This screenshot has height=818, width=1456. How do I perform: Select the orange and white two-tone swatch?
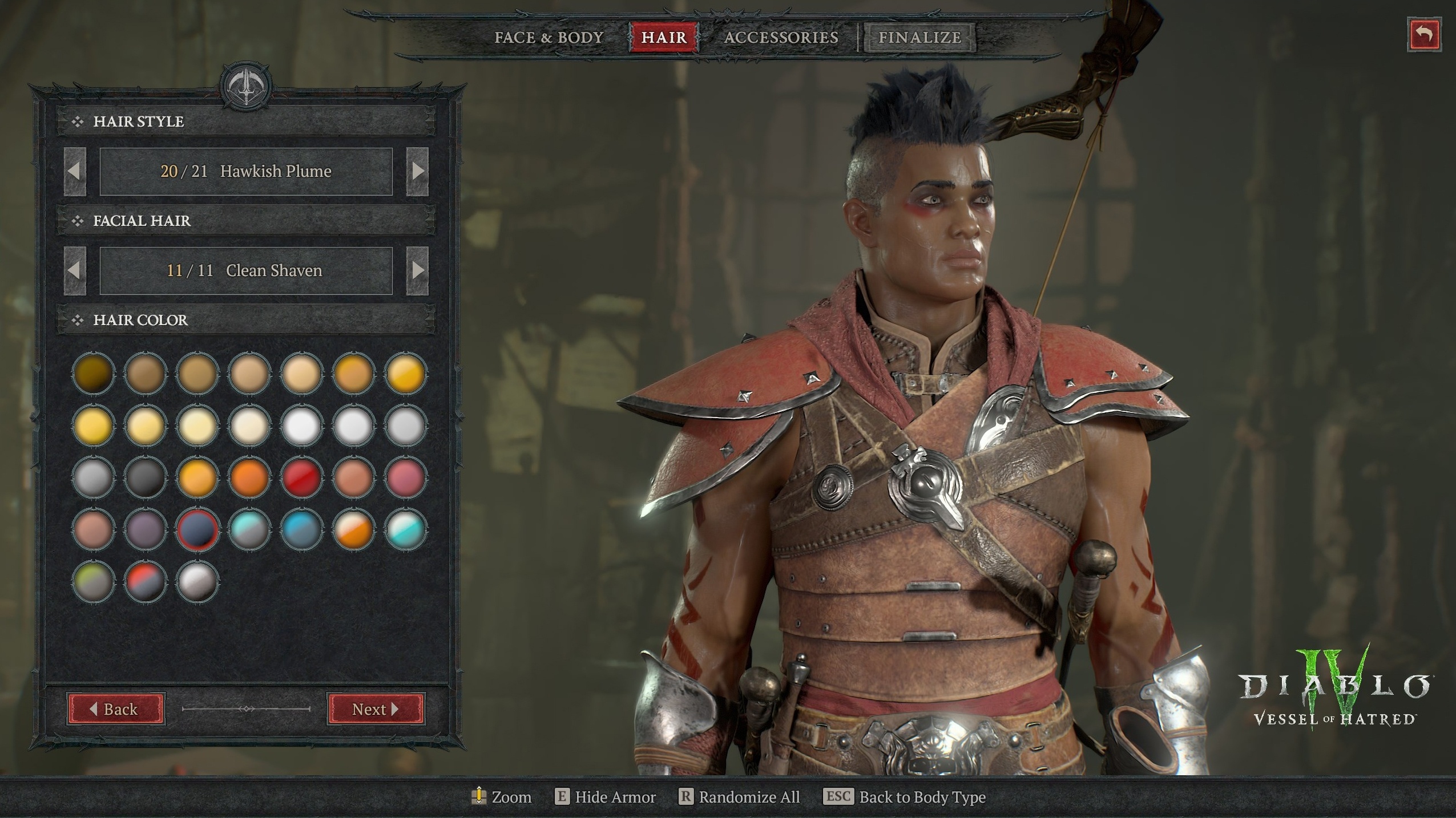(x=353, y=530)
